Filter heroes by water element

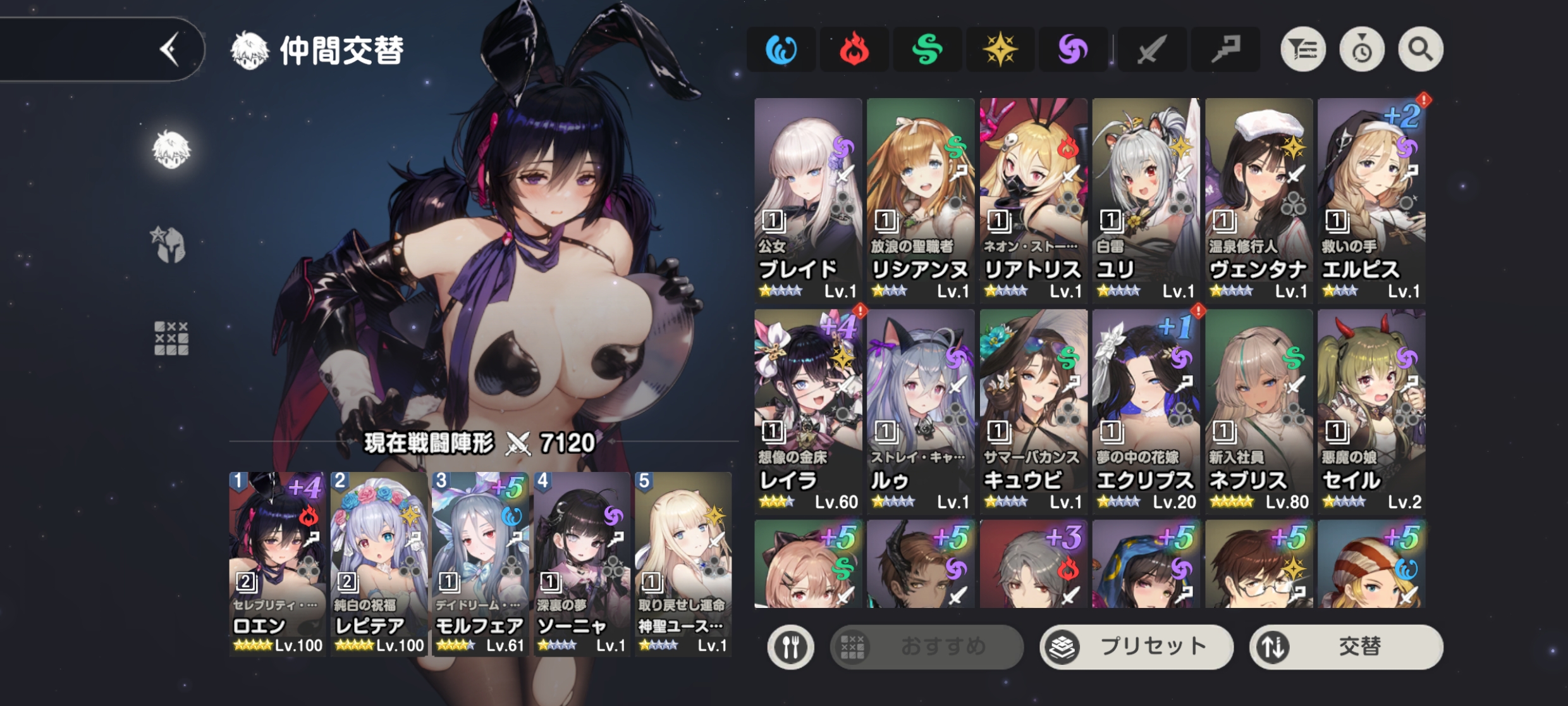click(x=781, y=49)
